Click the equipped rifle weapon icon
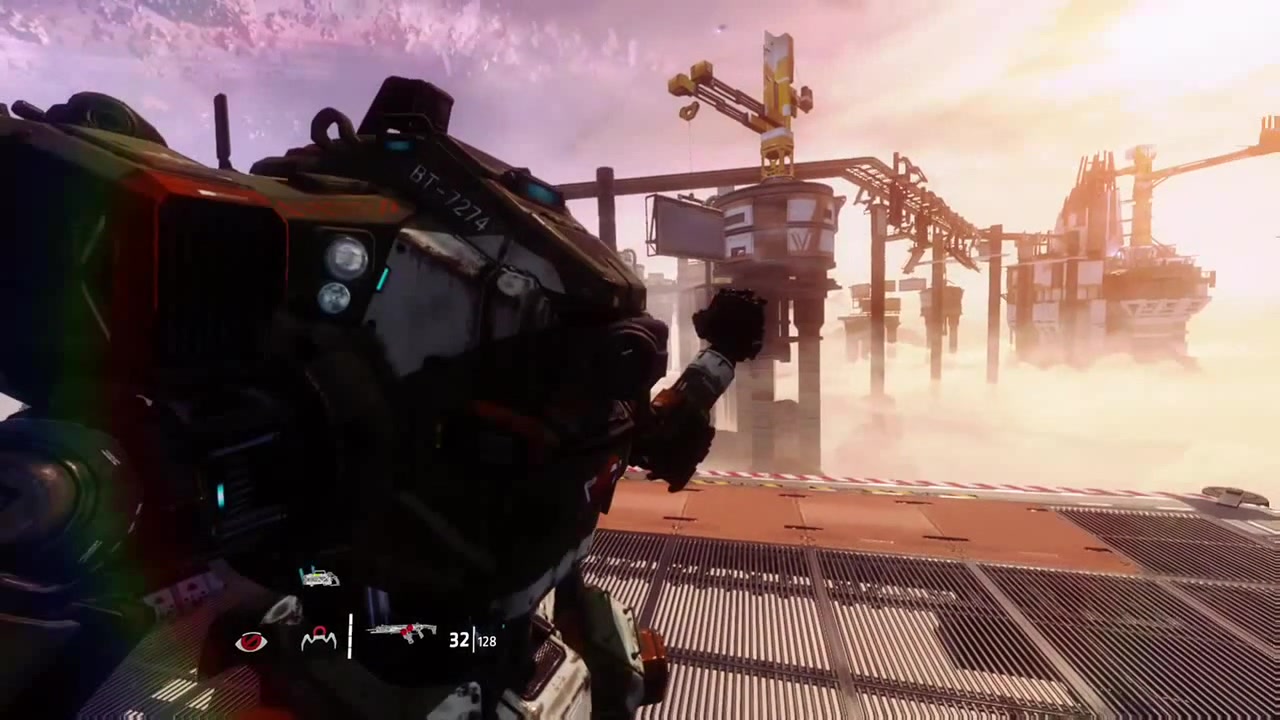The width and height of the screenshot is (1280, 720). point(402,633)
